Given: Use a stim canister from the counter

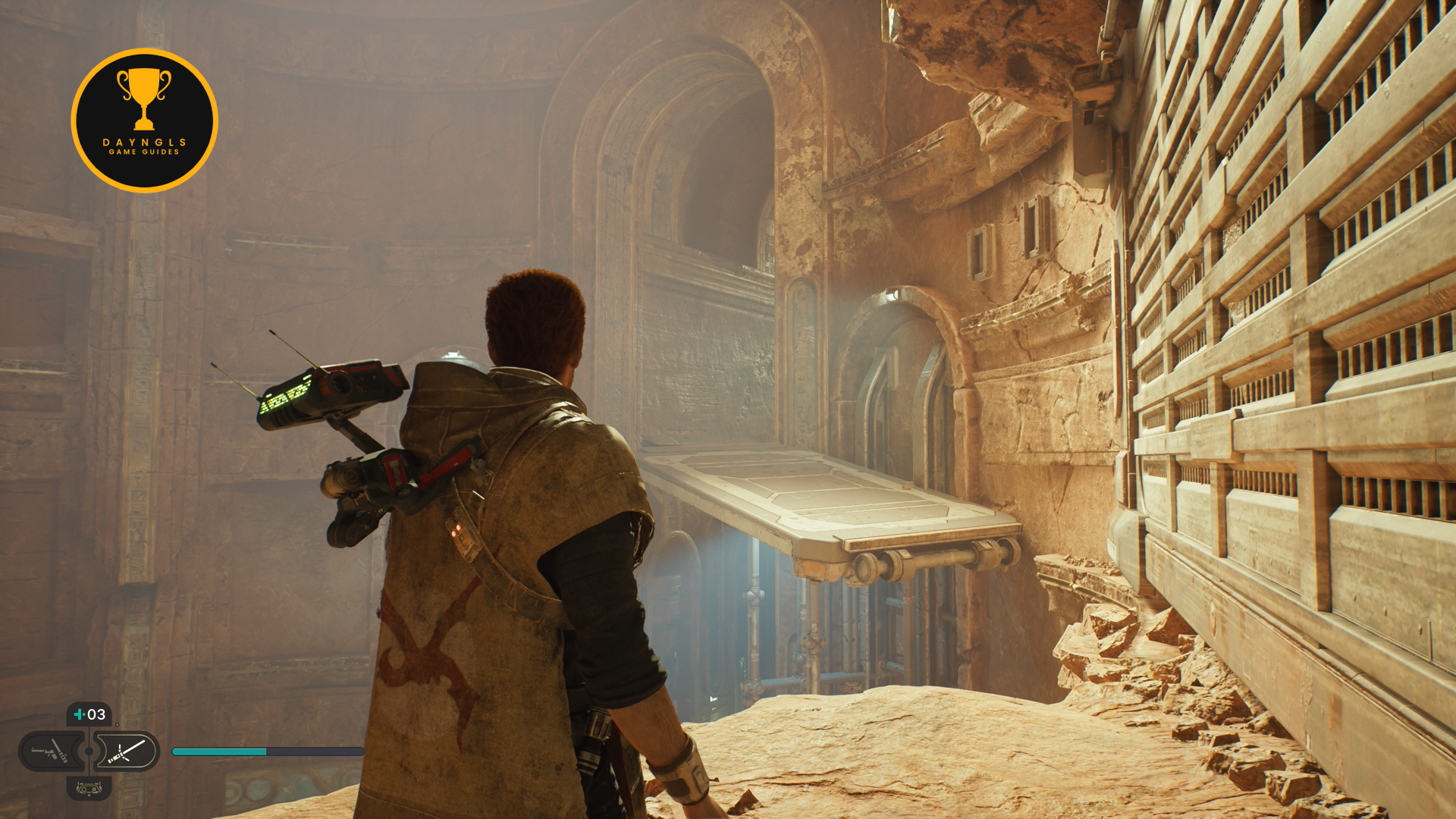Looking at the screenshot, I should pyautogui.click(x=89, y=714).
